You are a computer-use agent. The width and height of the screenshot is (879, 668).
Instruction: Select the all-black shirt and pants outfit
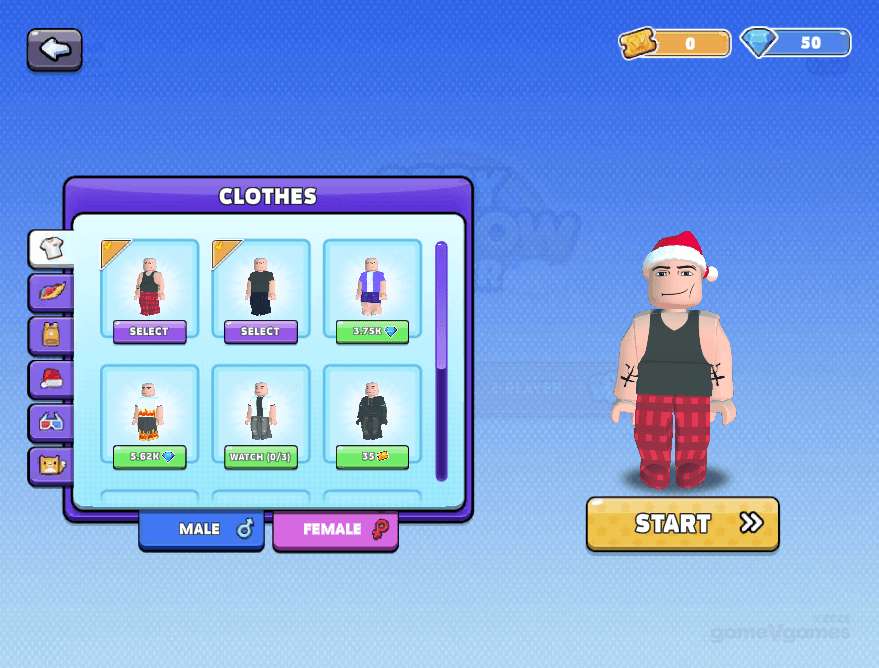click(x=260, y=331)
